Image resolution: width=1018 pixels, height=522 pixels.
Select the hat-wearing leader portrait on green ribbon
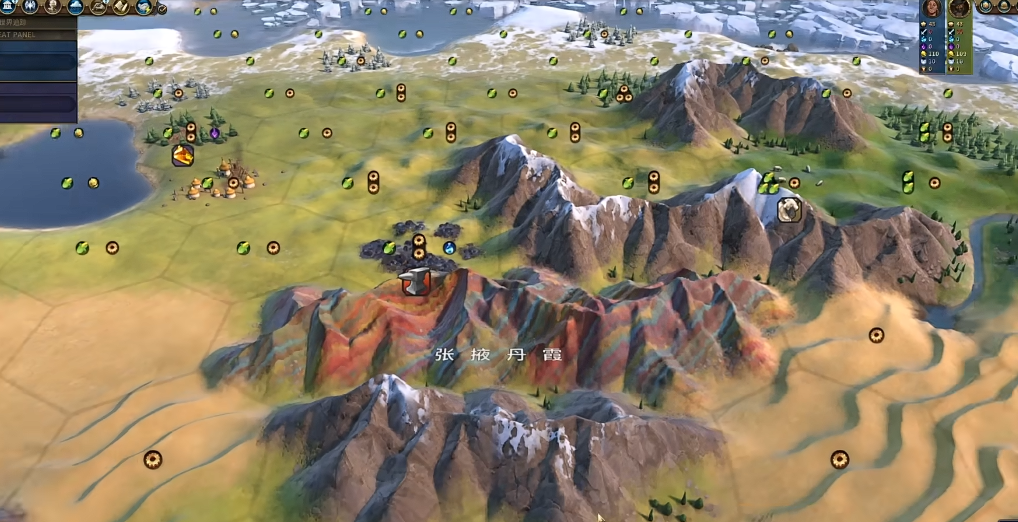click(x=959, y=8)
